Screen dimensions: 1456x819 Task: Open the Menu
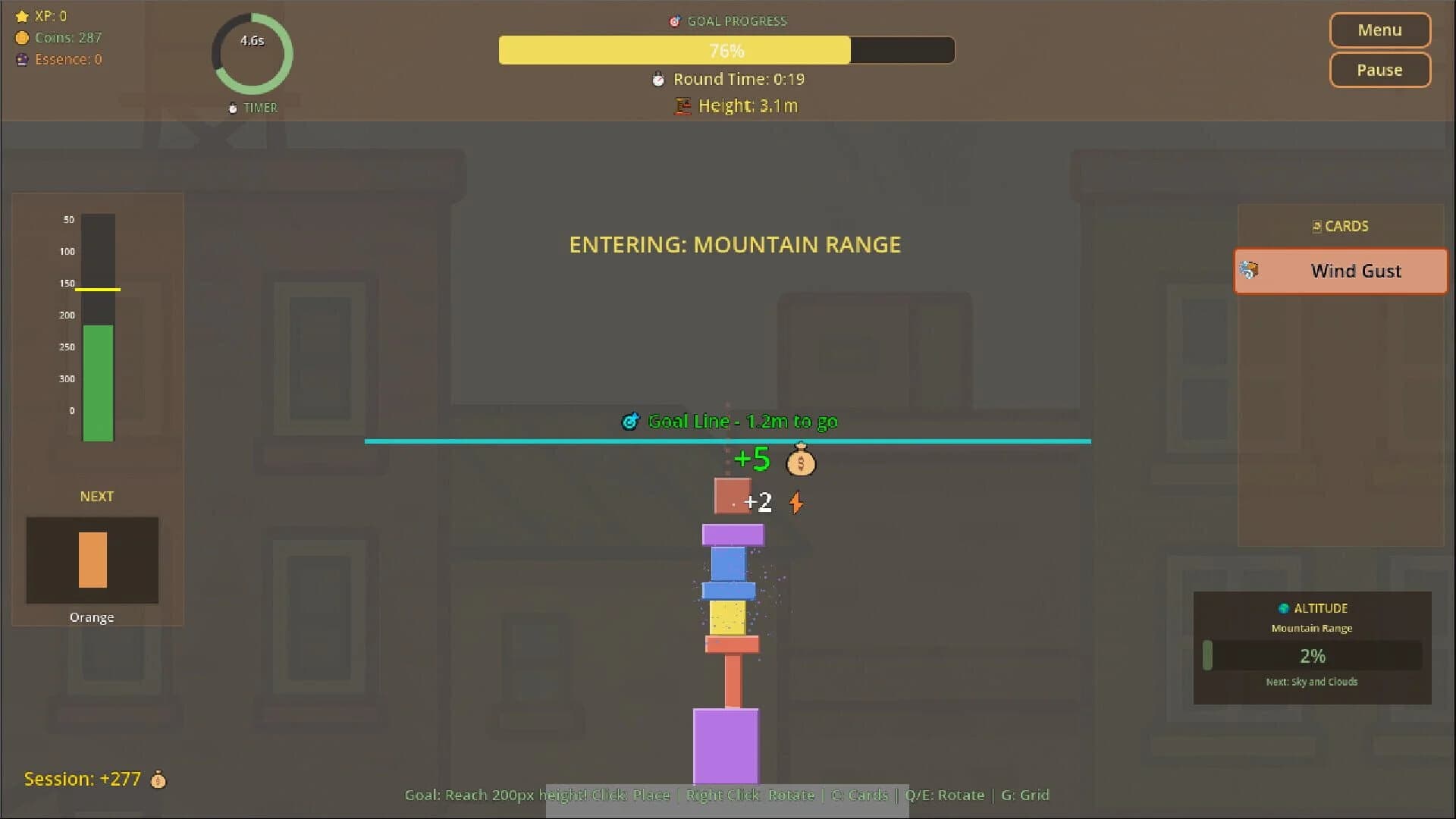1379,30
